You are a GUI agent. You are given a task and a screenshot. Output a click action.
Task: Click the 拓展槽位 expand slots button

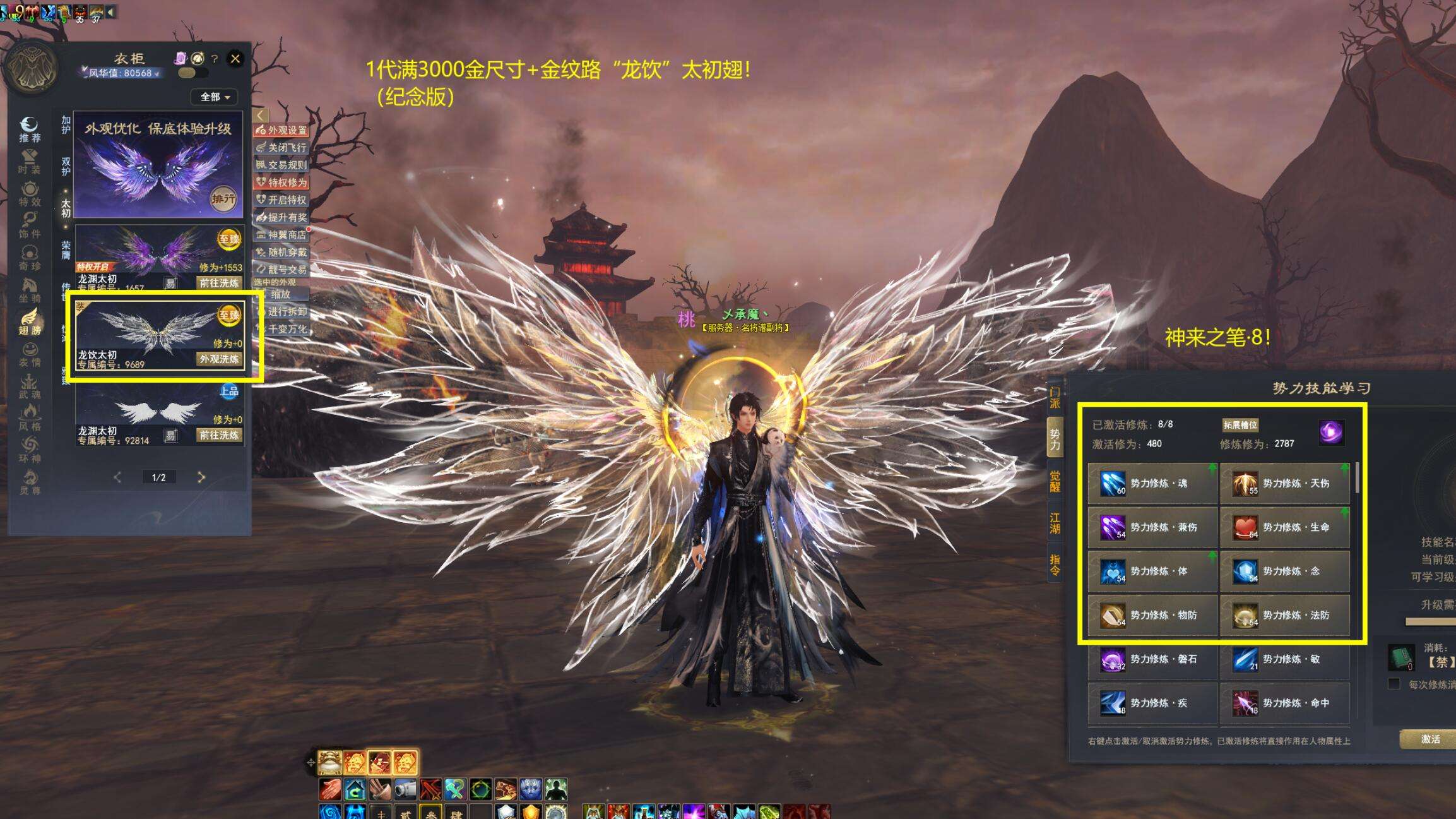click(1240, 425)
